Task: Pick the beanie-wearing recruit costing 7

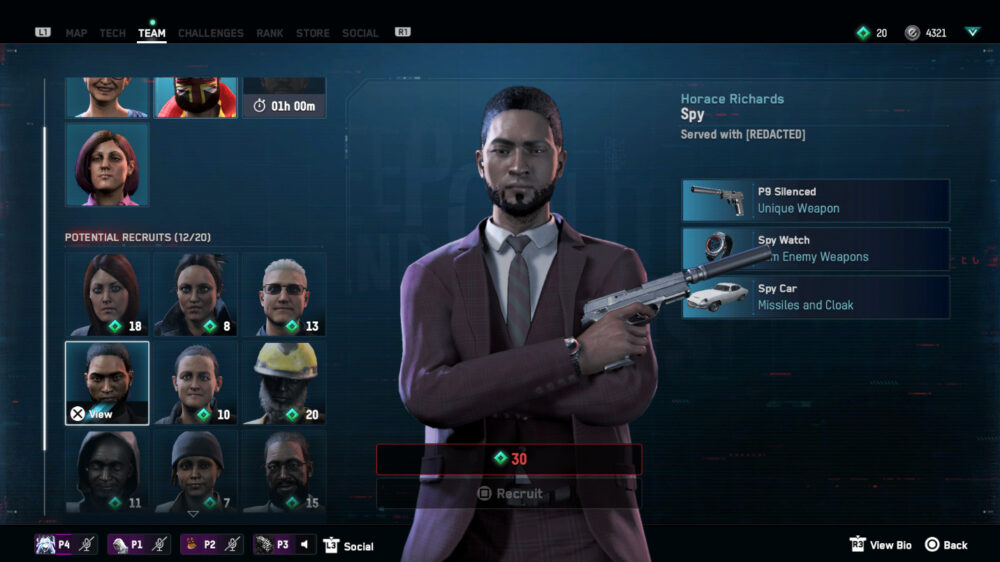Action: [195, 469]
